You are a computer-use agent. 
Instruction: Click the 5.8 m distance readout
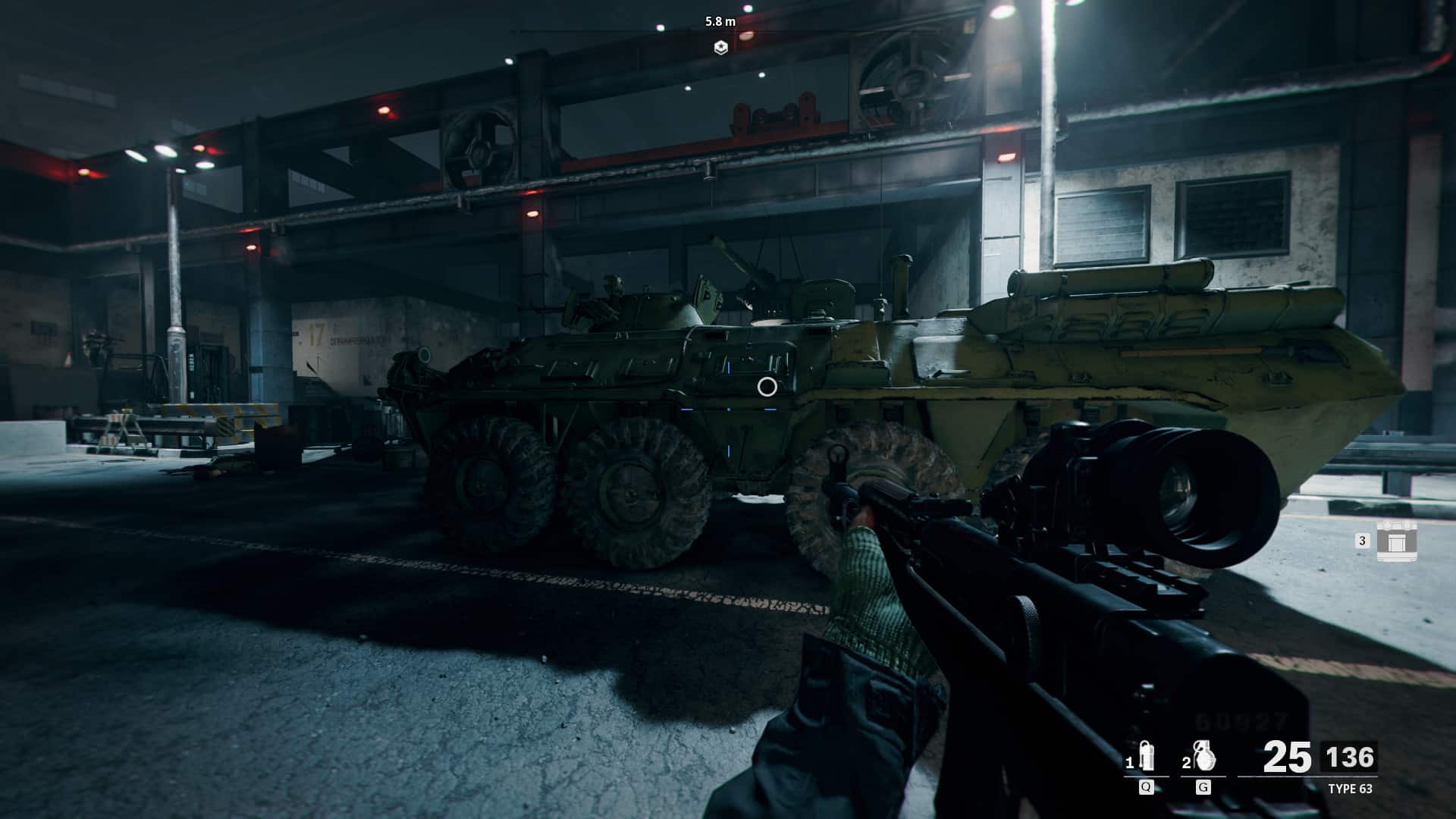tap(720, 21)
